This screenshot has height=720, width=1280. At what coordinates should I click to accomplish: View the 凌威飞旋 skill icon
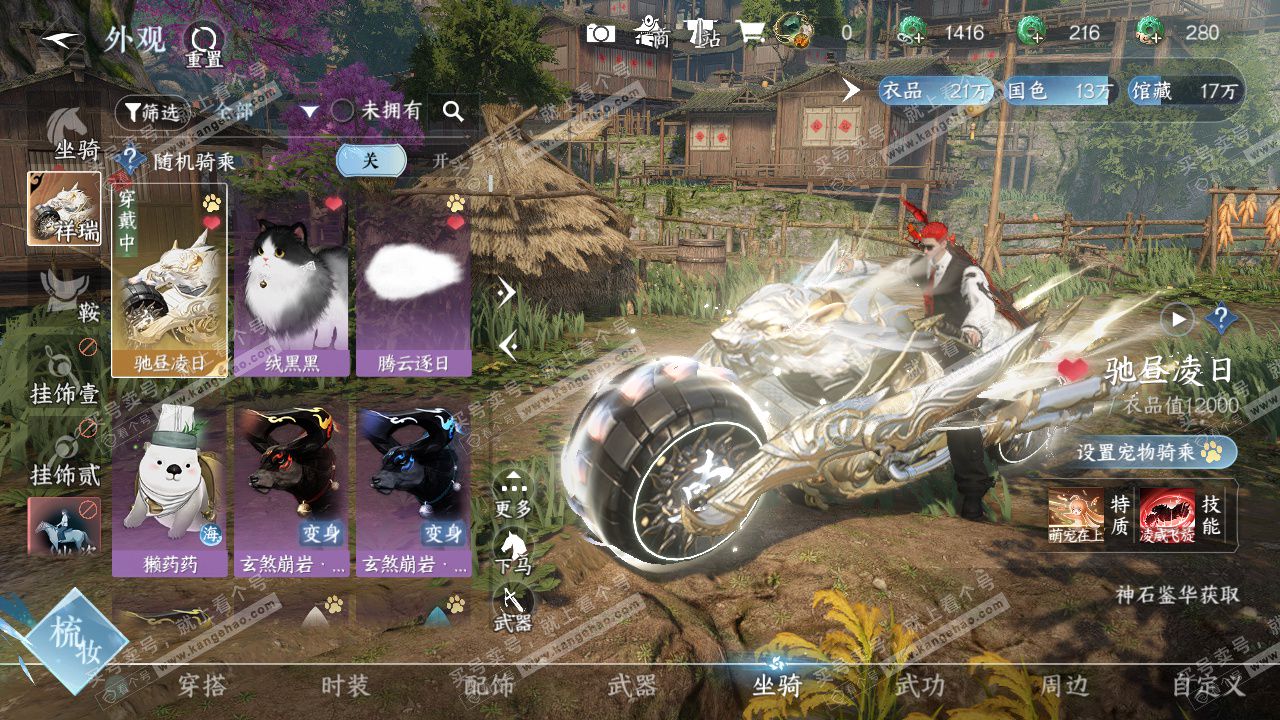pos(1167,515)
